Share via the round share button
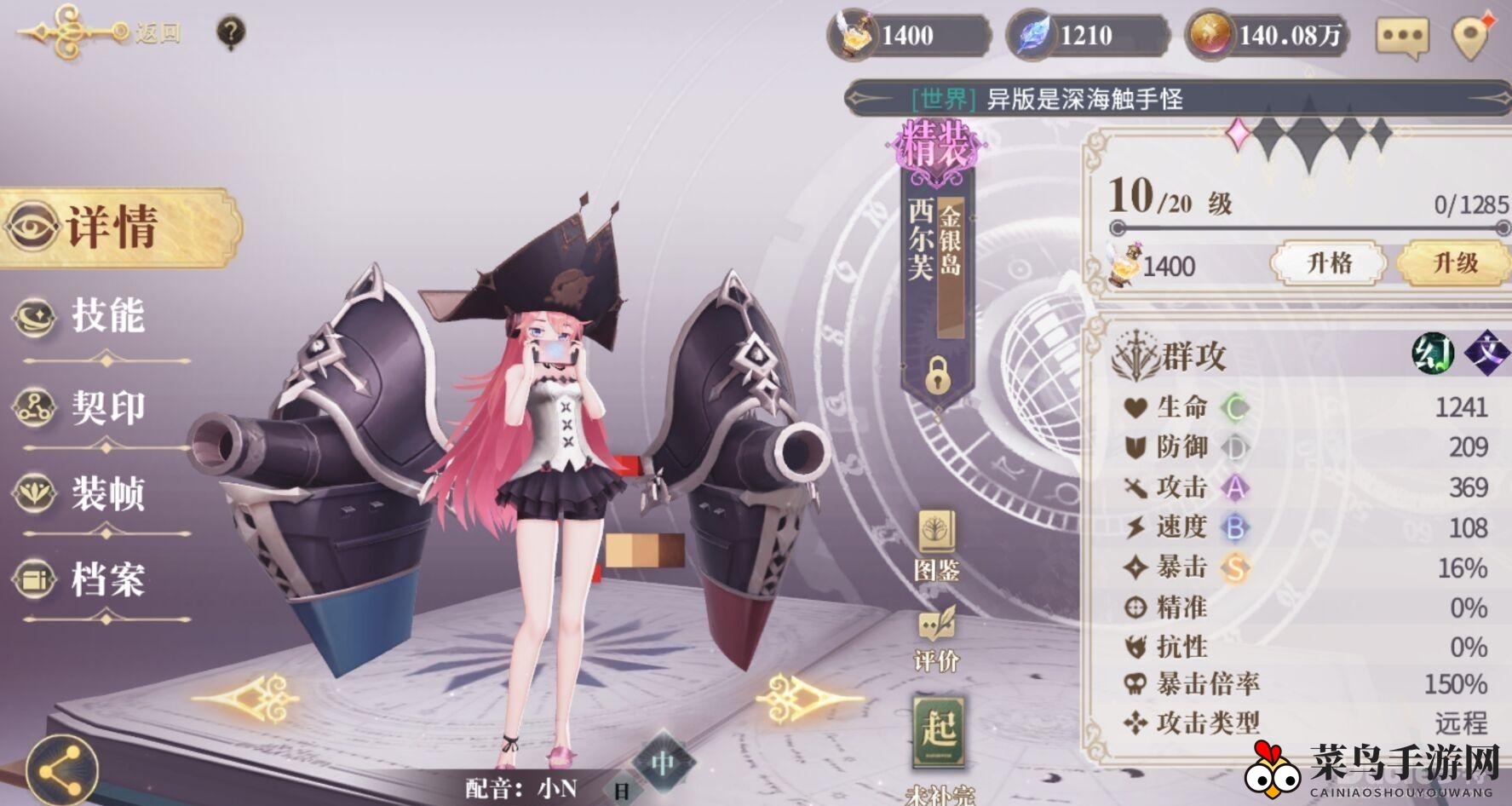Image resolution: width=1512 pixels, height=806 pixels. point(61,770)
